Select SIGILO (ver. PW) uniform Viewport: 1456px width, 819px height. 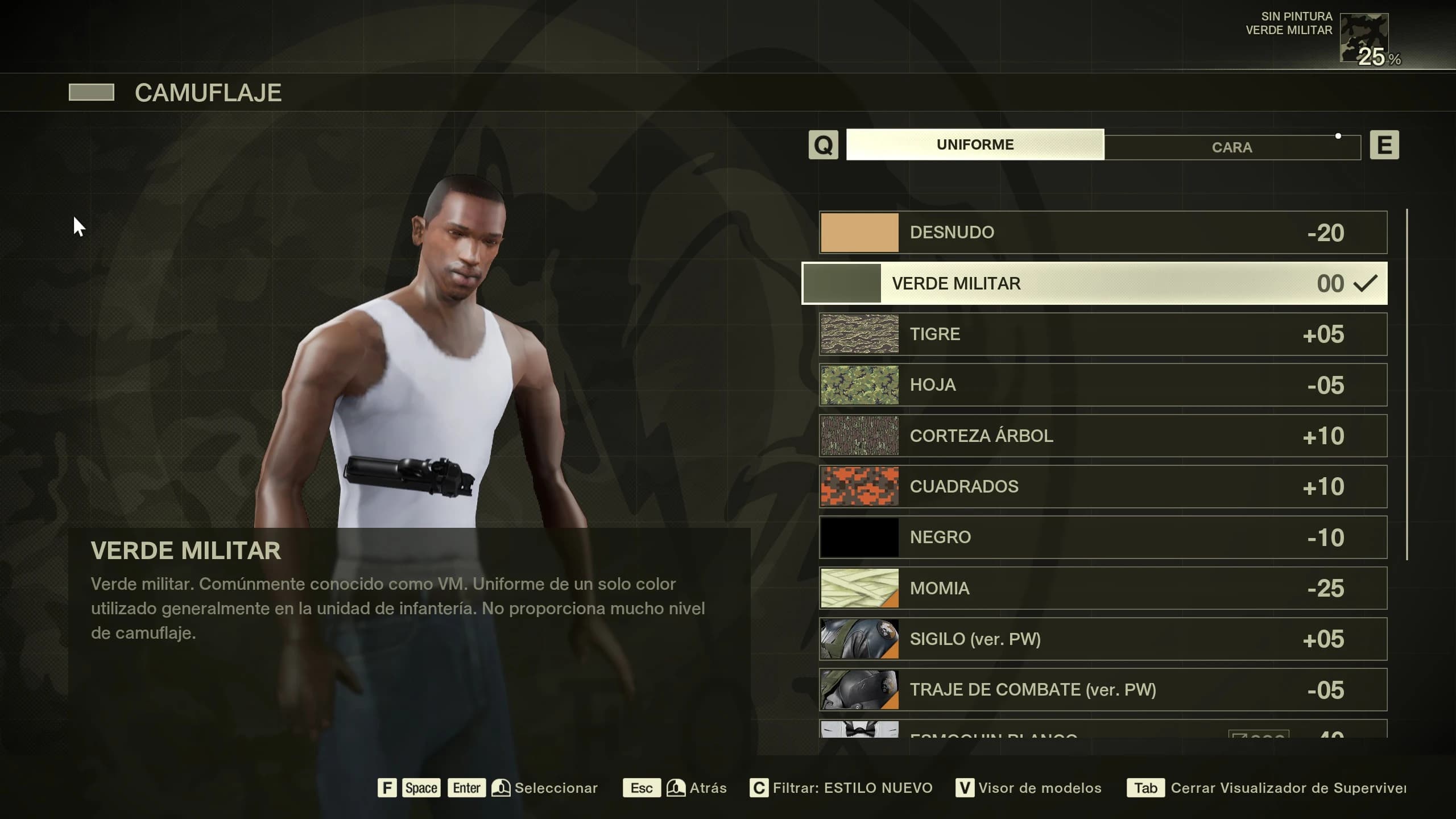(x=1098, y=639)
